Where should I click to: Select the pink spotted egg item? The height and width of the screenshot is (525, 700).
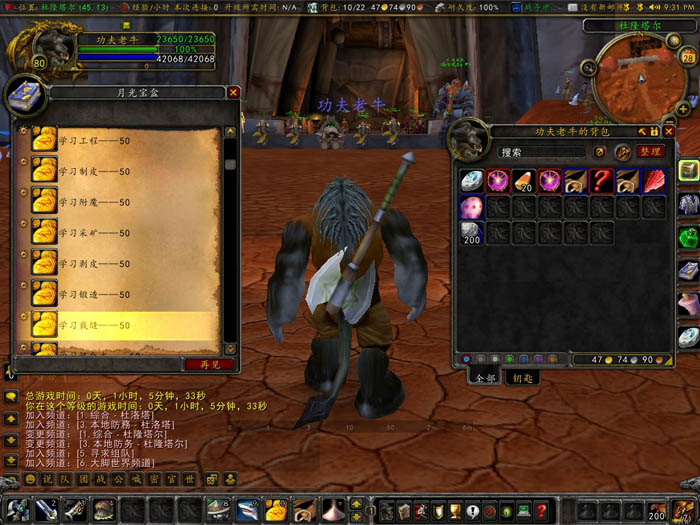[x=471, y=207]
